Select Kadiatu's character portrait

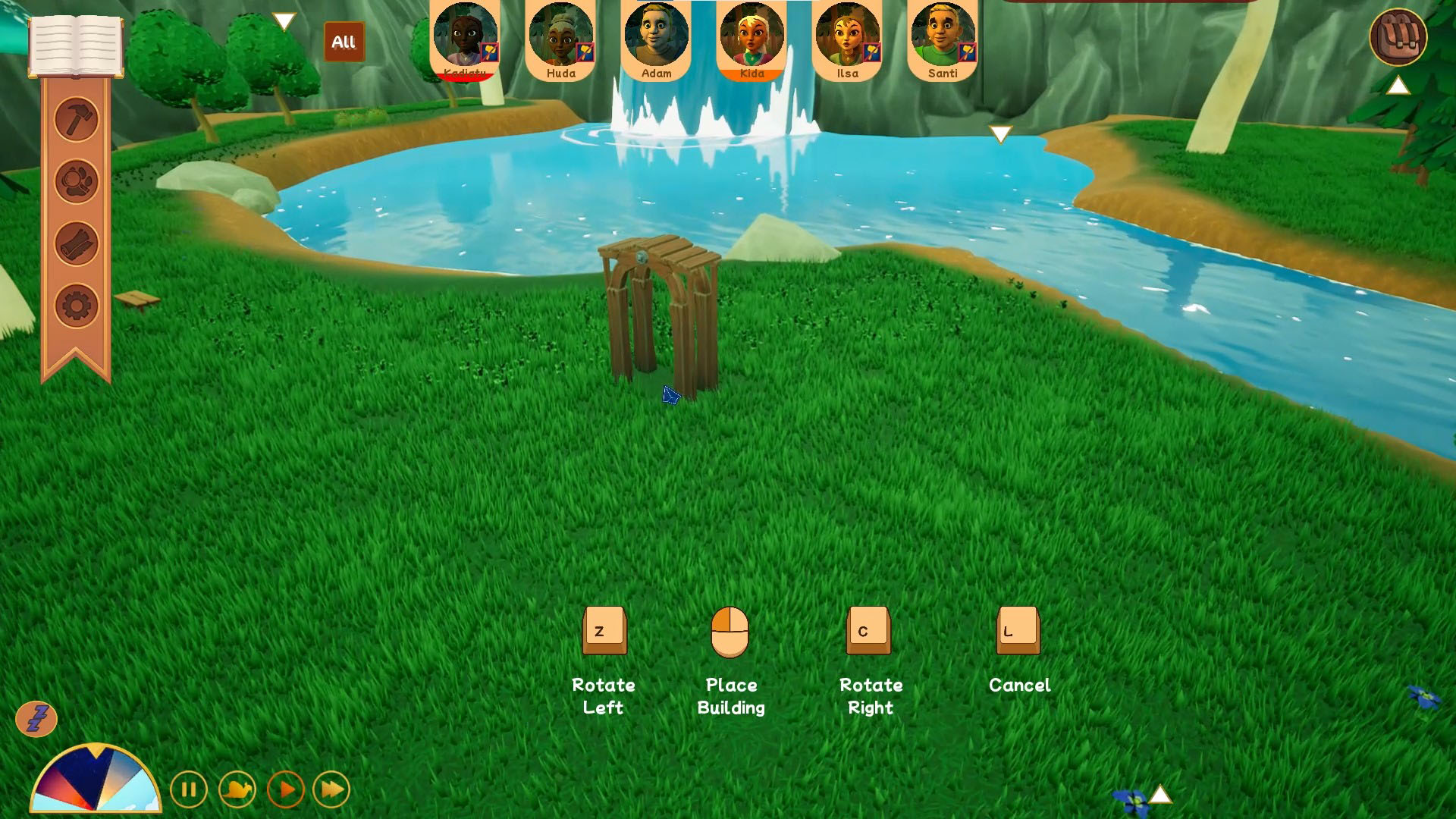pos(465,36)
